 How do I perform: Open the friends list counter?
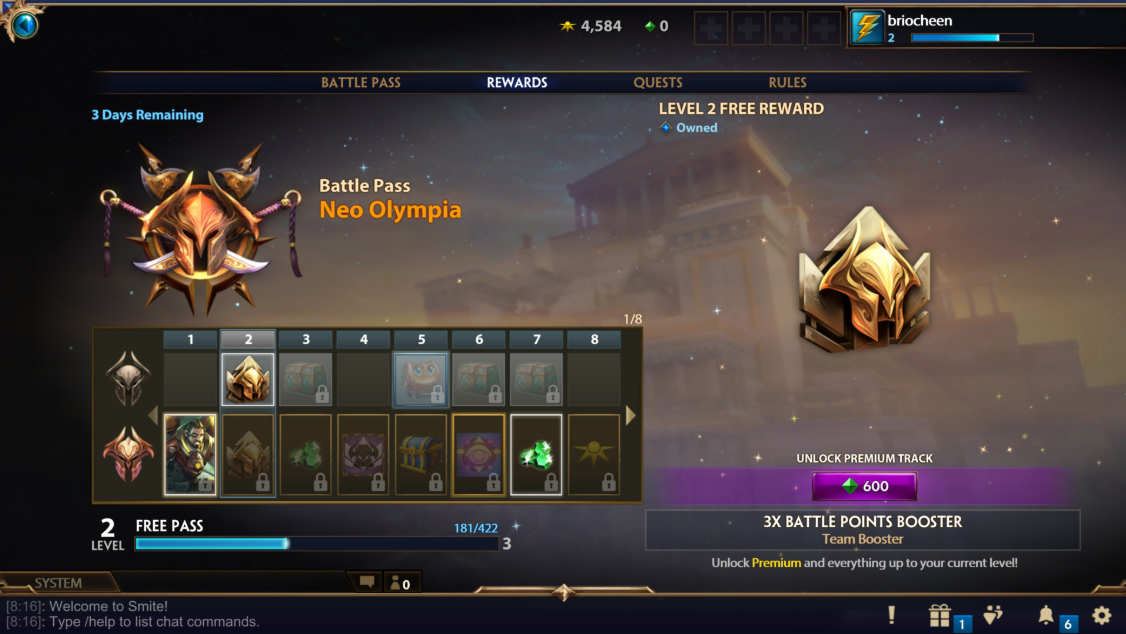[400, 583]
